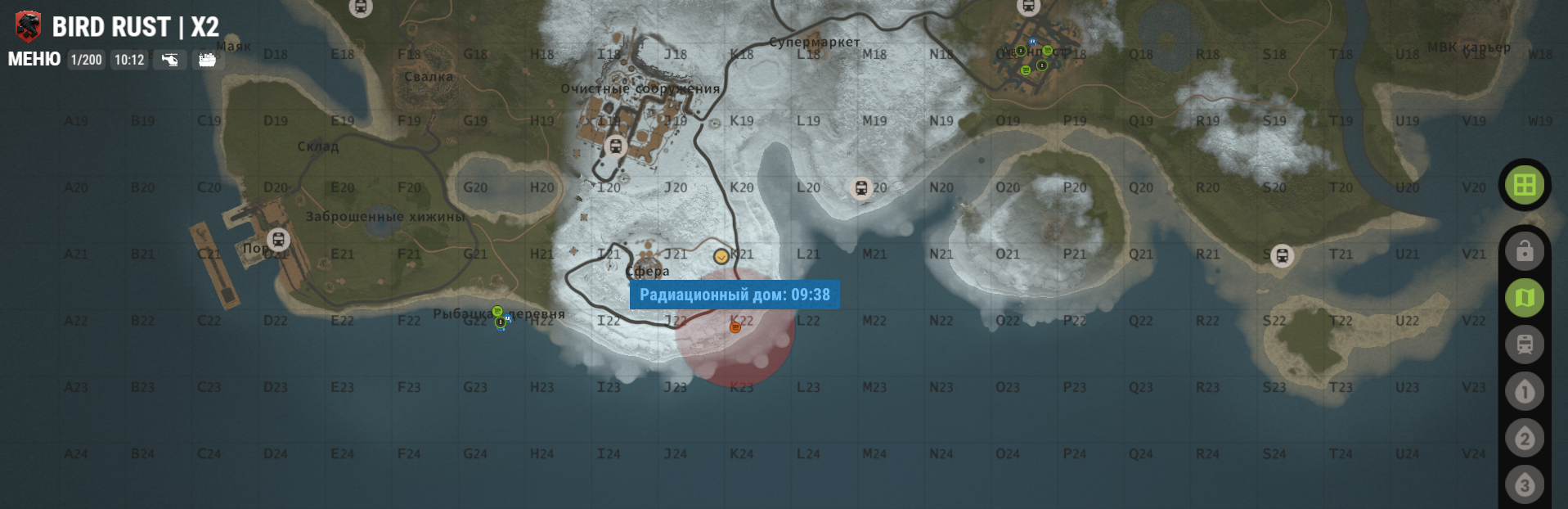Toggle the train button in side panel
This screenshot has width=1568, height=509.
click(x=1524, y=345)
